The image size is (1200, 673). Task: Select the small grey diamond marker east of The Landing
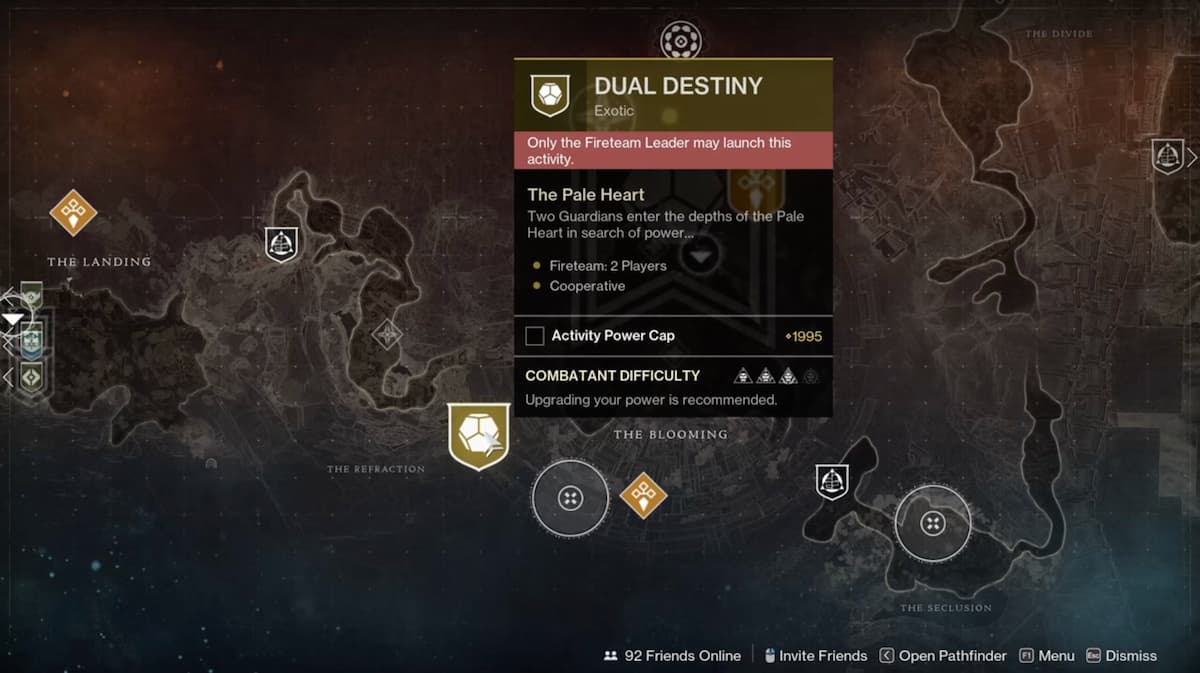tap(387, 334)
